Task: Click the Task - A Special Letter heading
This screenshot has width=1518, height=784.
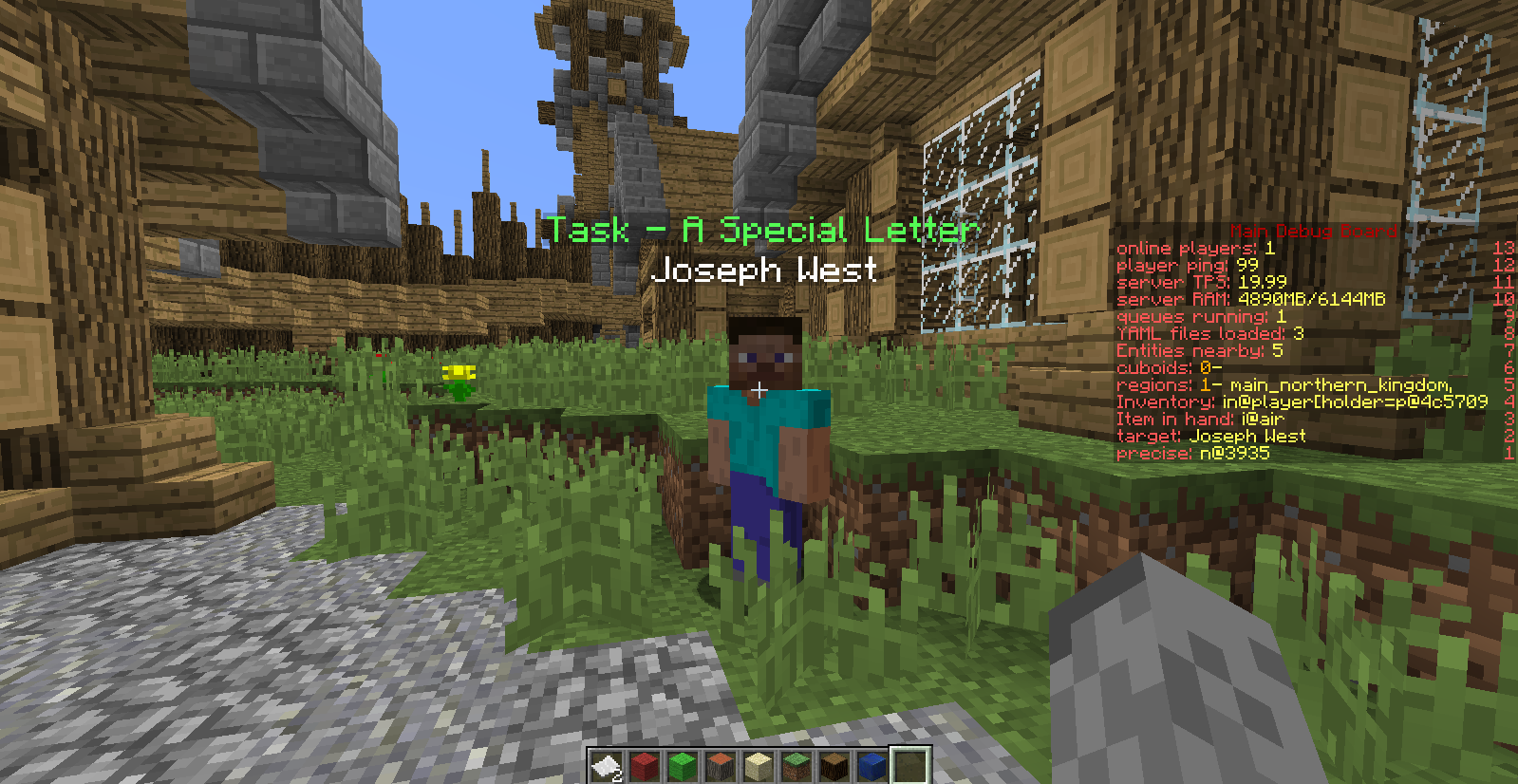Action: point(759,230)
